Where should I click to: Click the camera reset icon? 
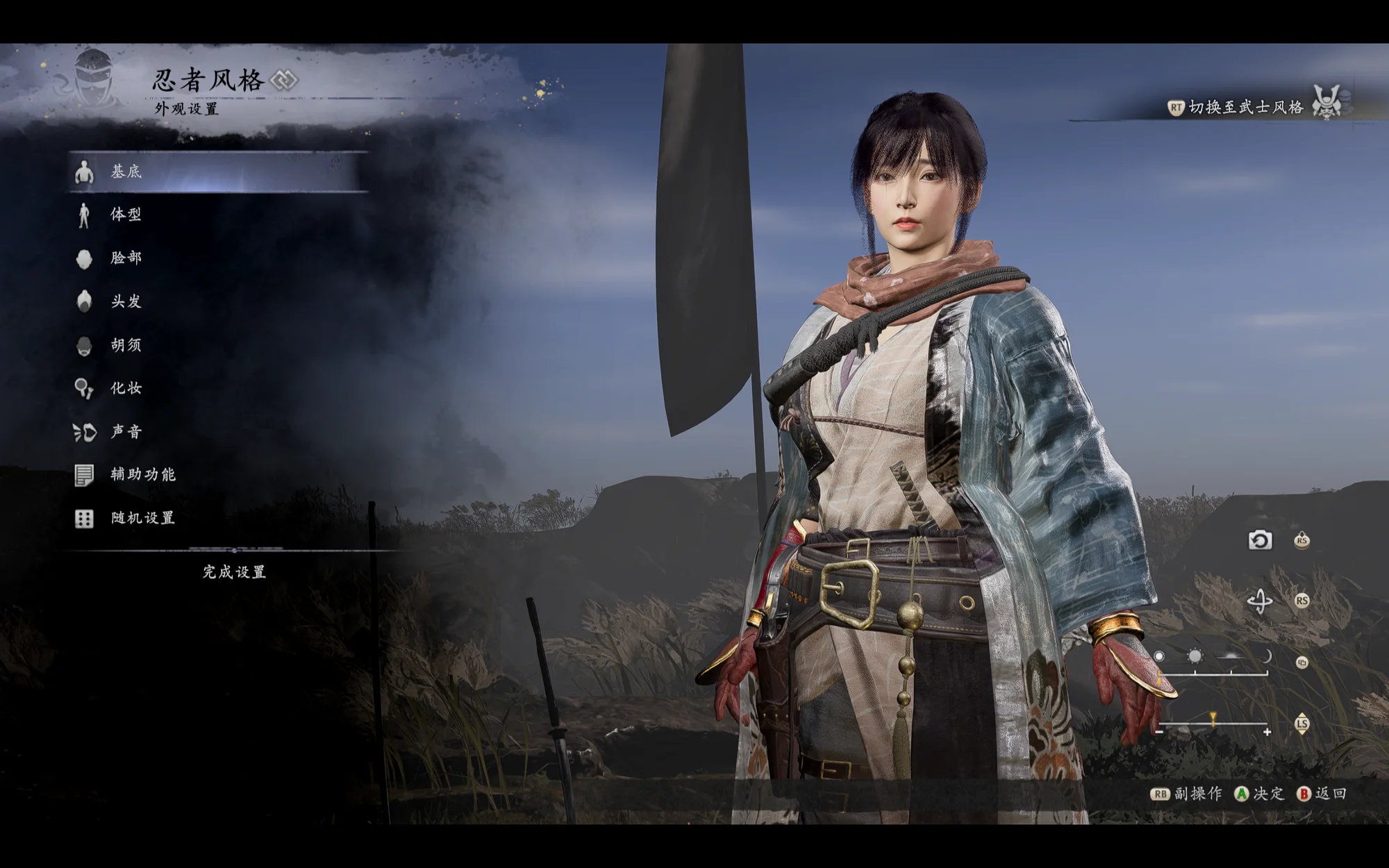click(1260, 540)
